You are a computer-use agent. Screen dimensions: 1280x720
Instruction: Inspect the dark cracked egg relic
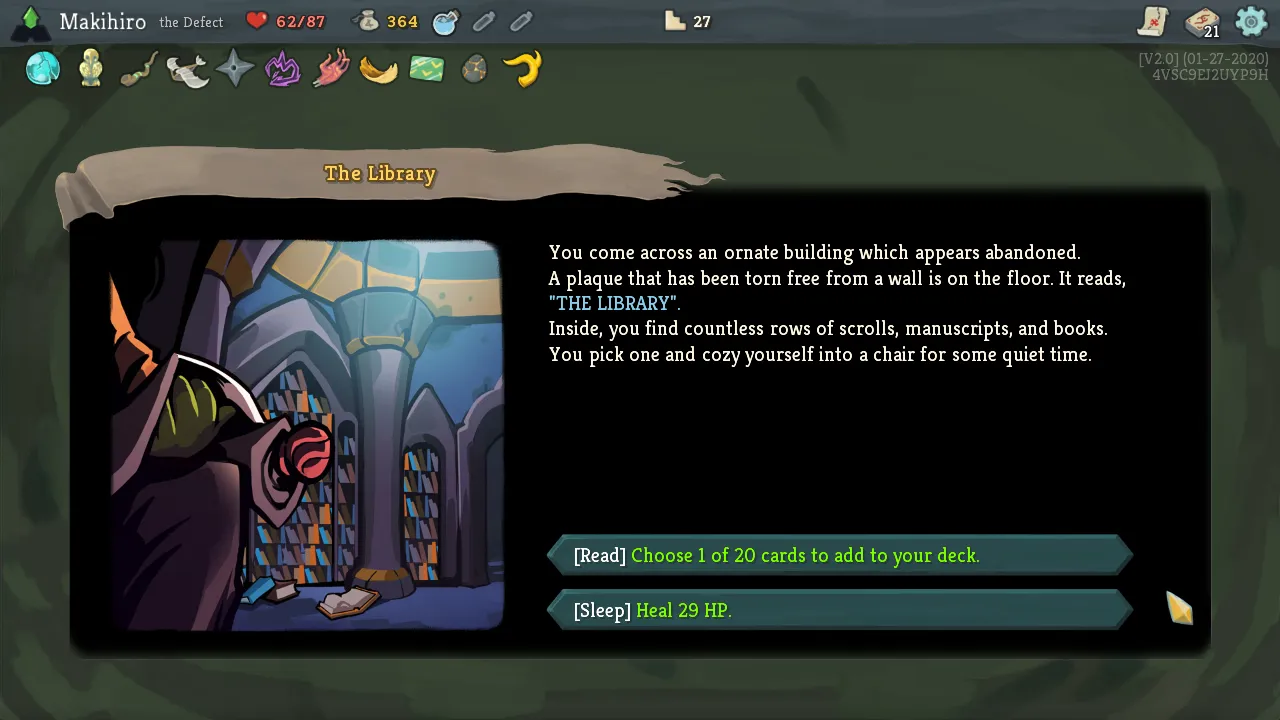pos(475,69)
